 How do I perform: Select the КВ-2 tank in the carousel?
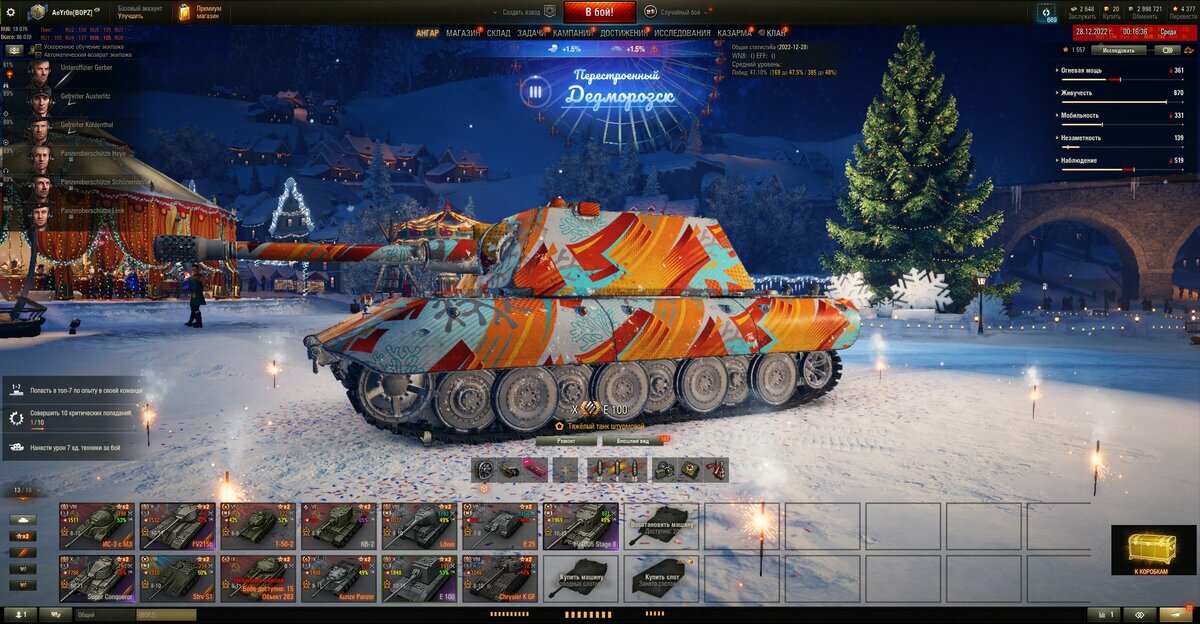pyautogui.click(x=339, y=526)
